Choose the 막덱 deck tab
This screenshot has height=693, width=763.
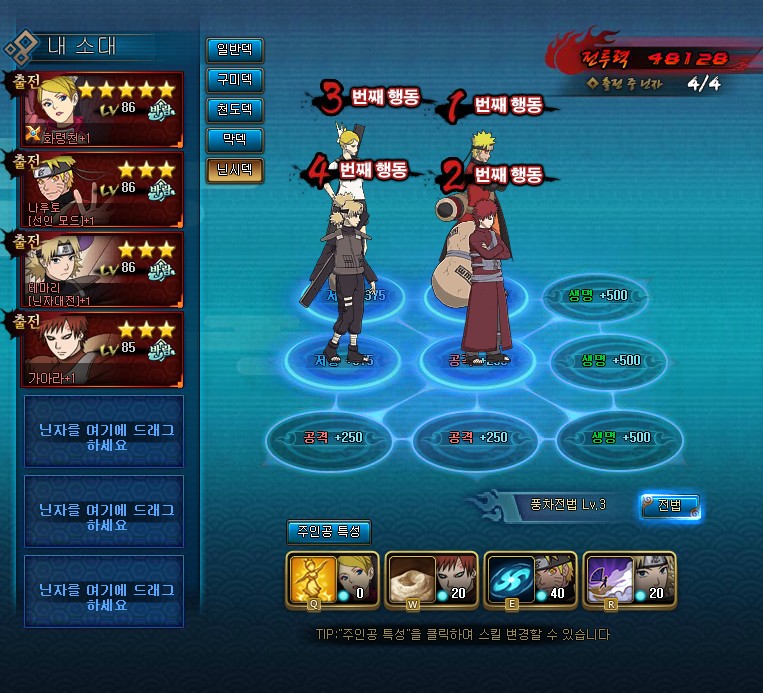pyautogui.click(x=234, y=139)
